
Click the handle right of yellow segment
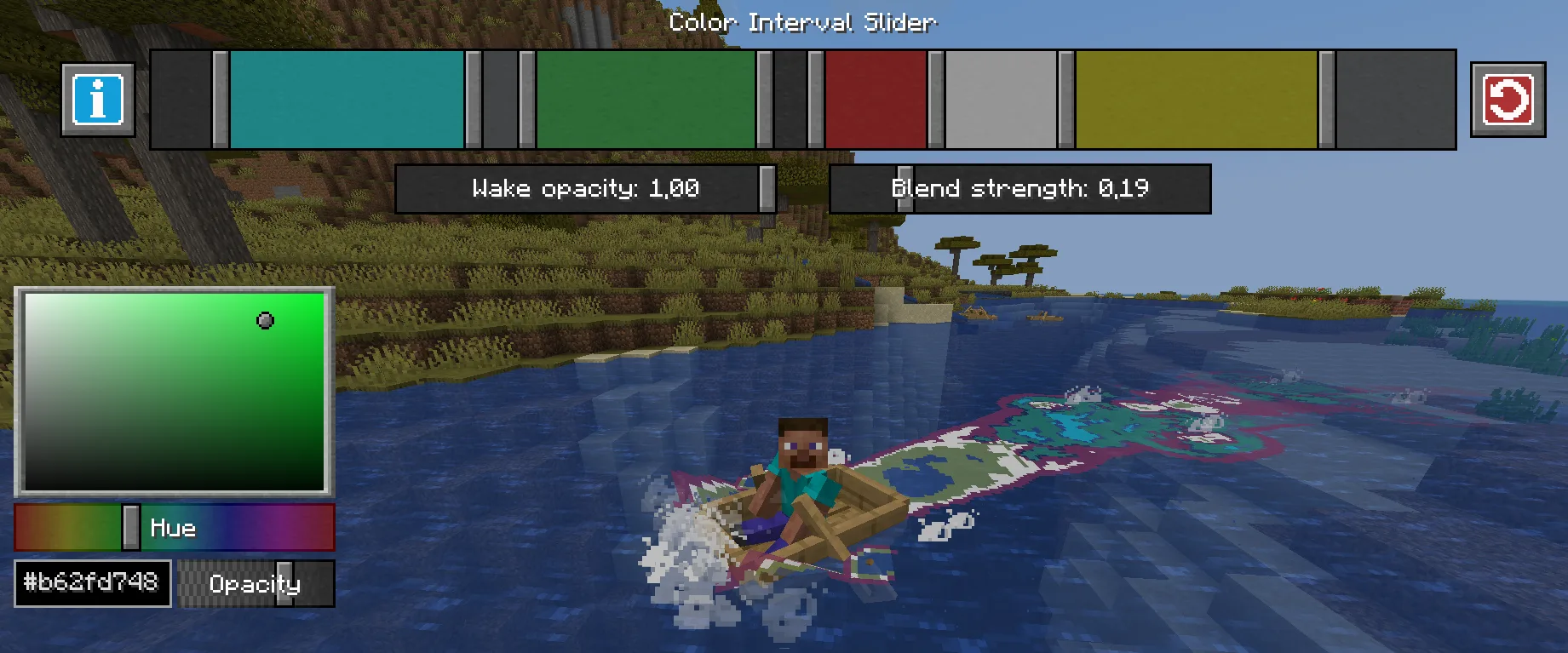coord(1325,100)
